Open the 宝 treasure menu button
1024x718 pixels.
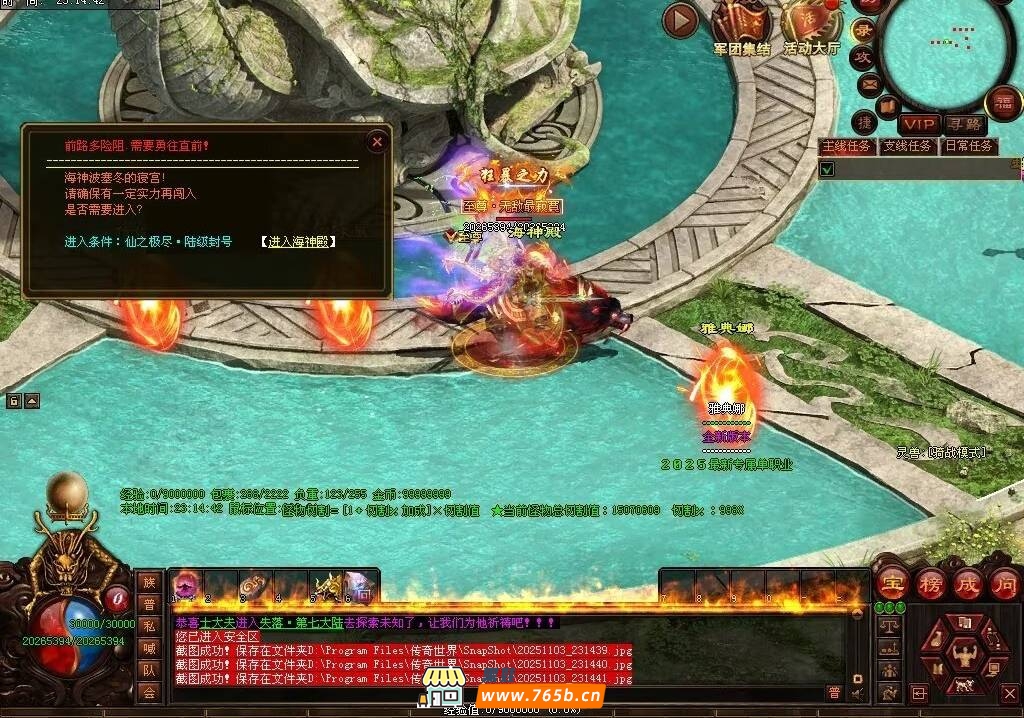[892, 583]
